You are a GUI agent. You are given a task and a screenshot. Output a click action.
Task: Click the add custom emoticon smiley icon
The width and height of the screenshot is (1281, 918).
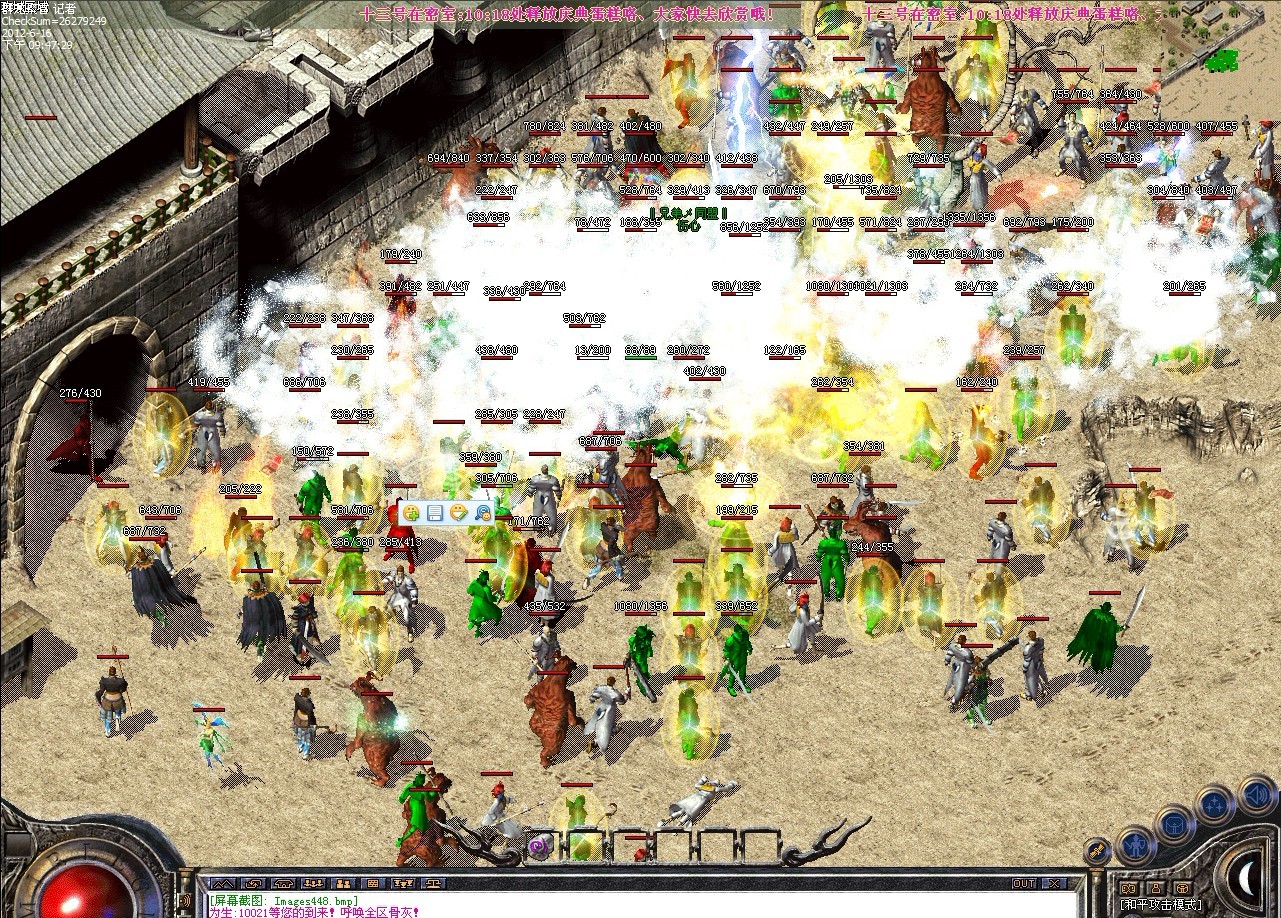[411, 511]
